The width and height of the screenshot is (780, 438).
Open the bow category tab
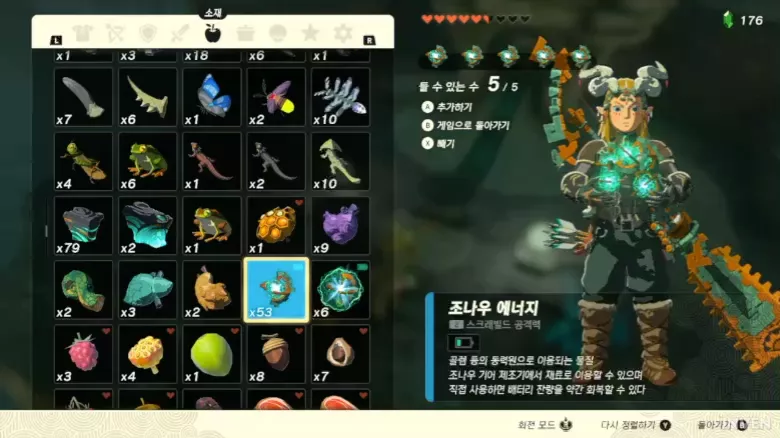click(x=115, y=33)
